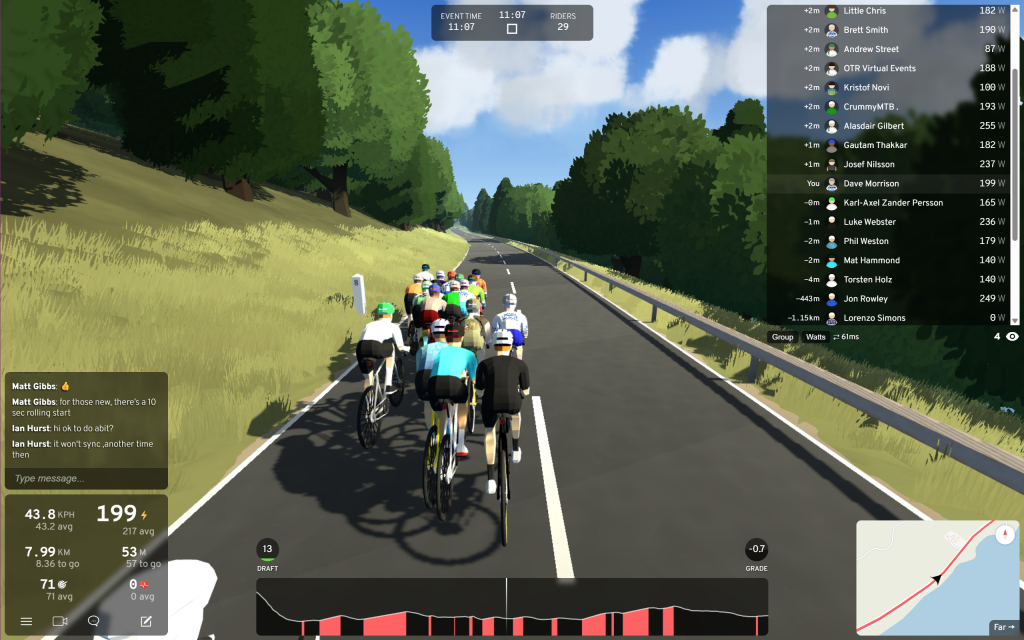Click the video camera icon
The image size is (1024, 640).
(60, 621)
